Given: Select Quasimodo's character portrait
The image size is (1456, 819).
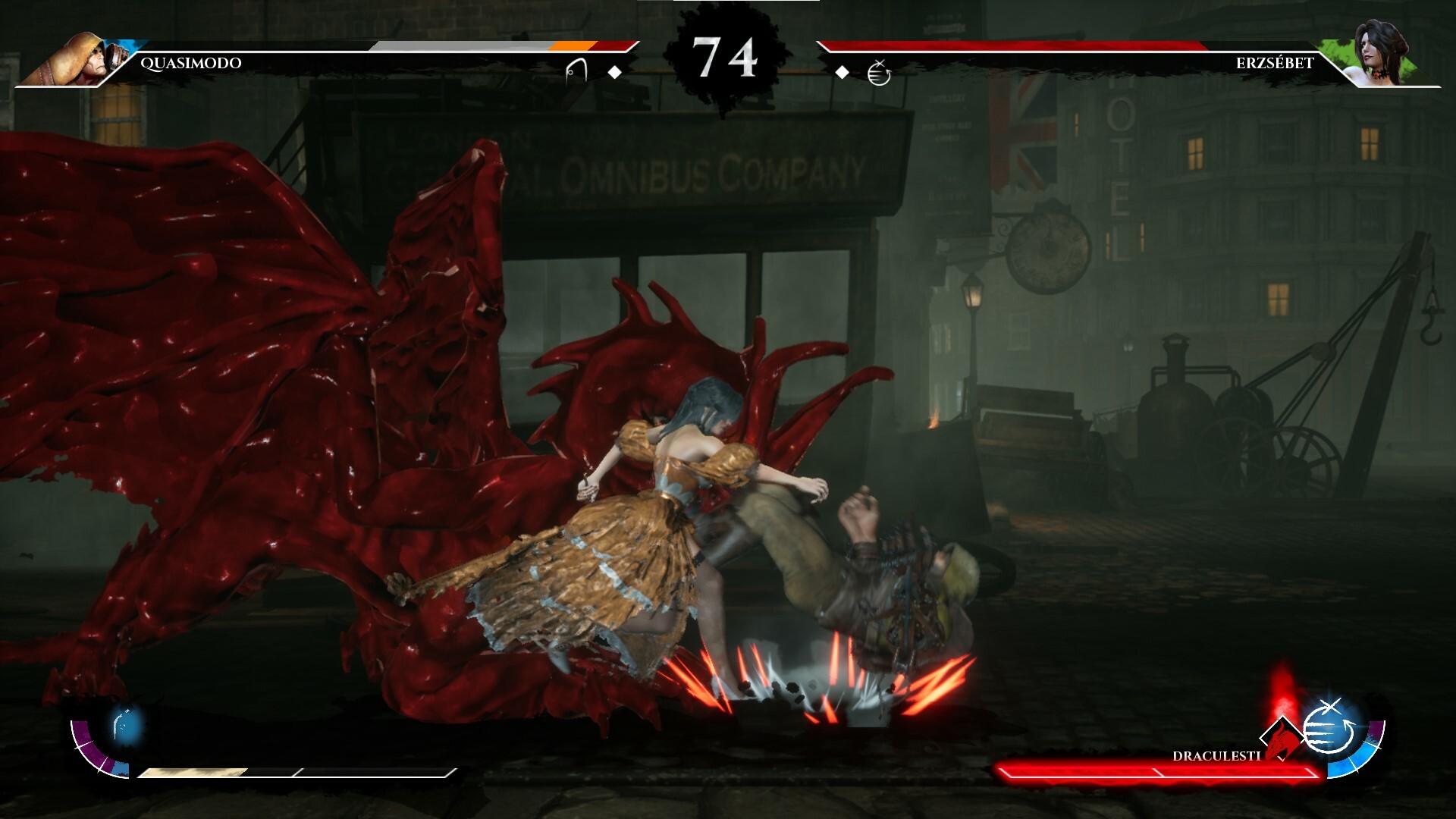Looking at the screenshot, I should [80, 57].
